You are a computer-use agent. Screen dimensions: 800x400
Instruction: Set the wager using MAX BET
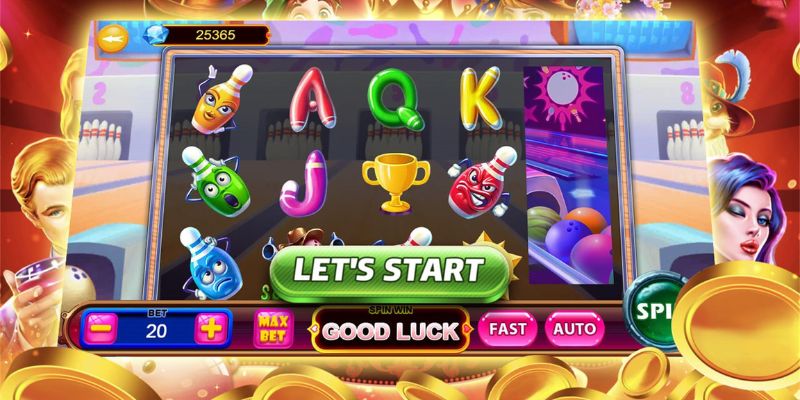point(272,329)
